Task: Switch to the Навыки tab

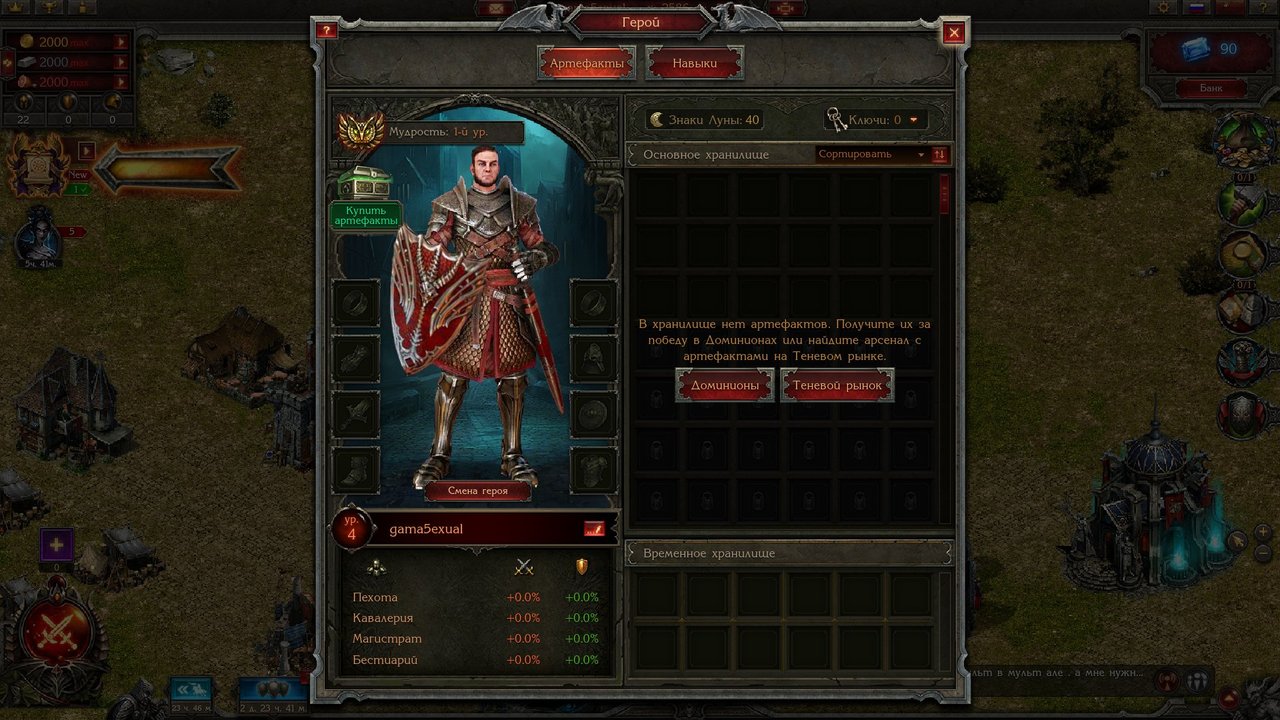Action: point(694,63)
